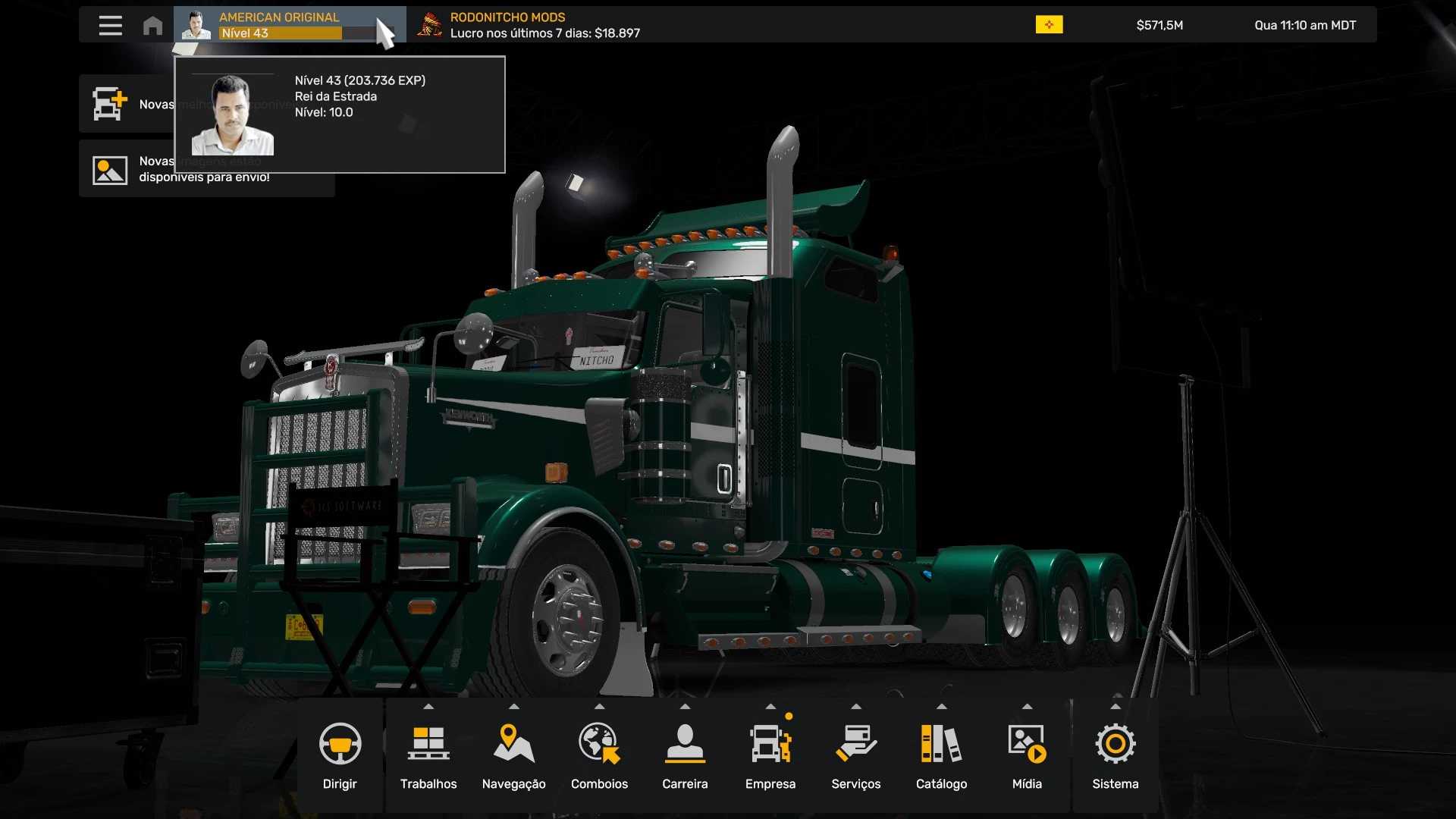Open the Rodonitcho Mods company summary

click(531, 25)
